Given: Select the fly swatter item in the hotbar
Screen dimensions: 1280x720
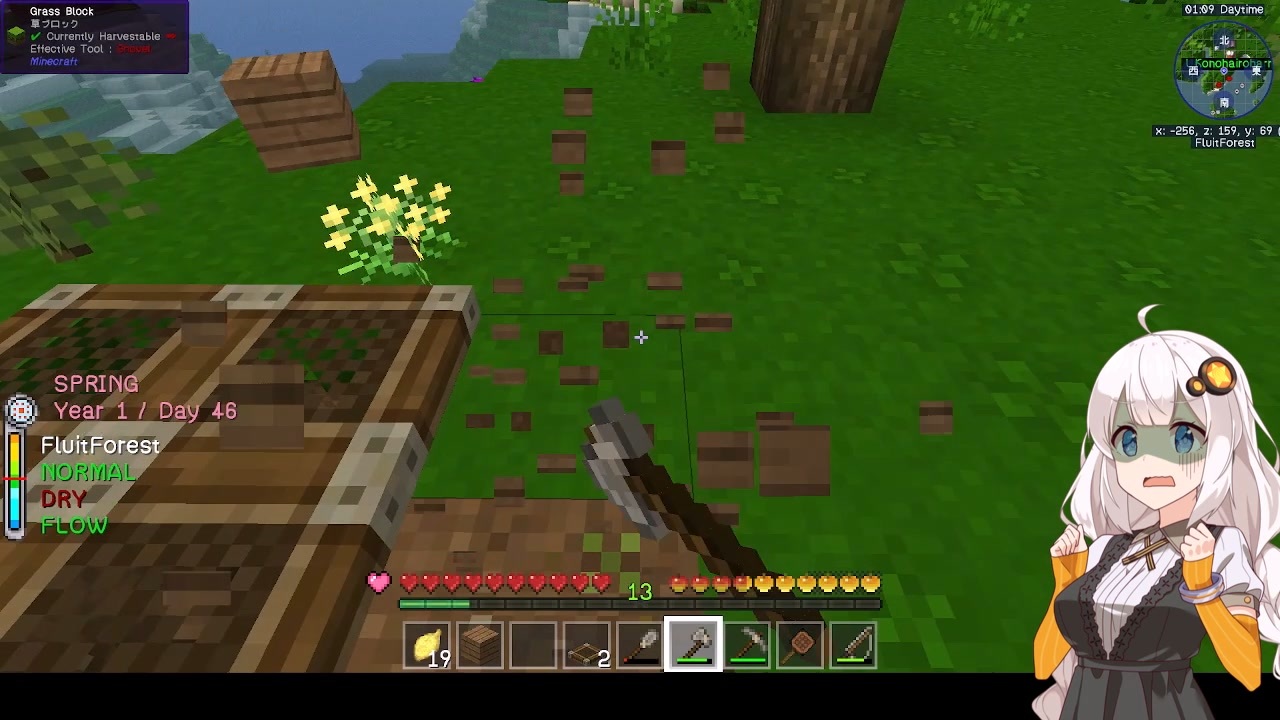Looking at the screenshot, I should (x=800, y=645).
